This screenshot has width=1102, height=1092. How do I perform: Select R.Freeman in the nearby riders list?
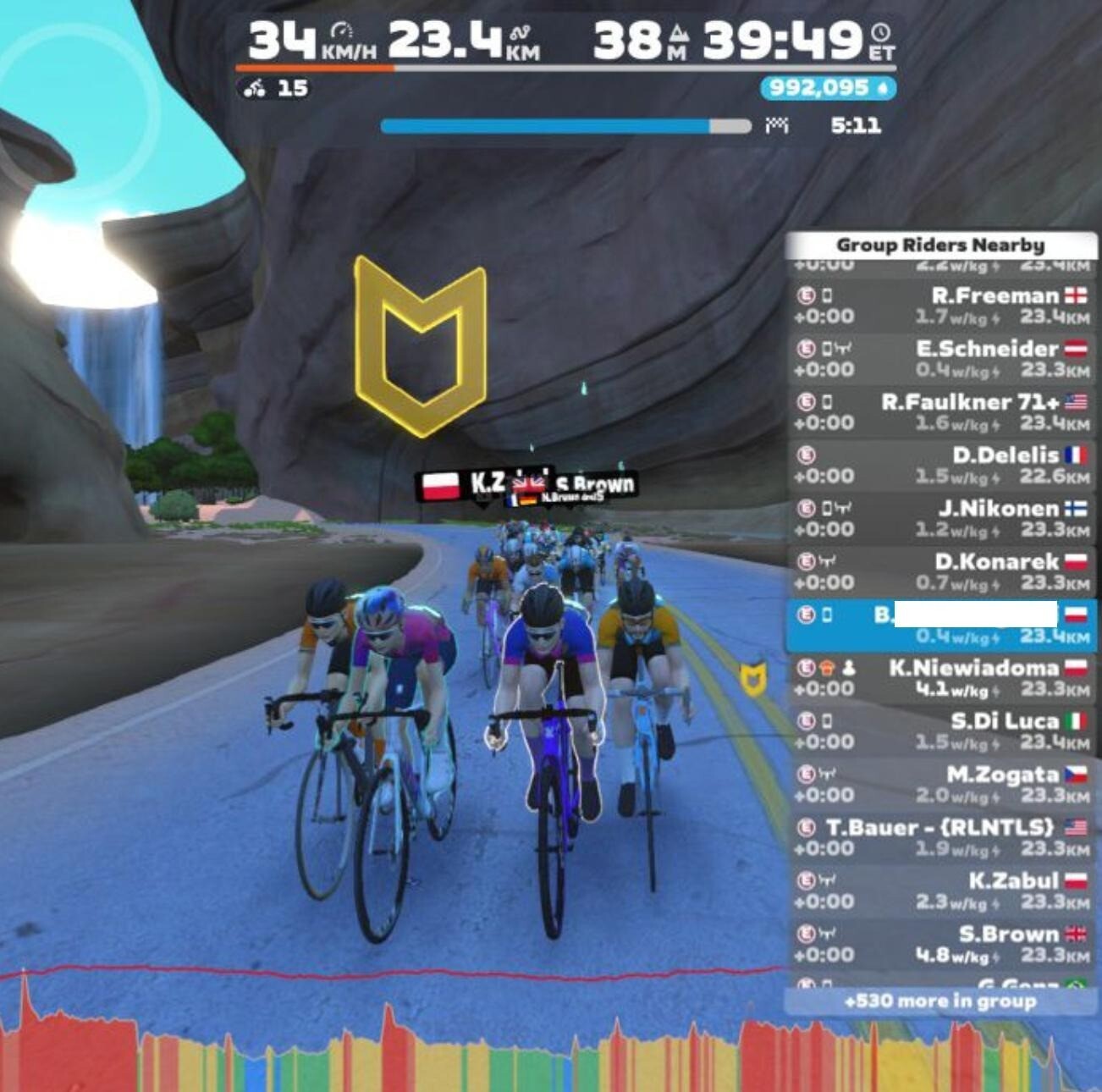click(939, 306)
